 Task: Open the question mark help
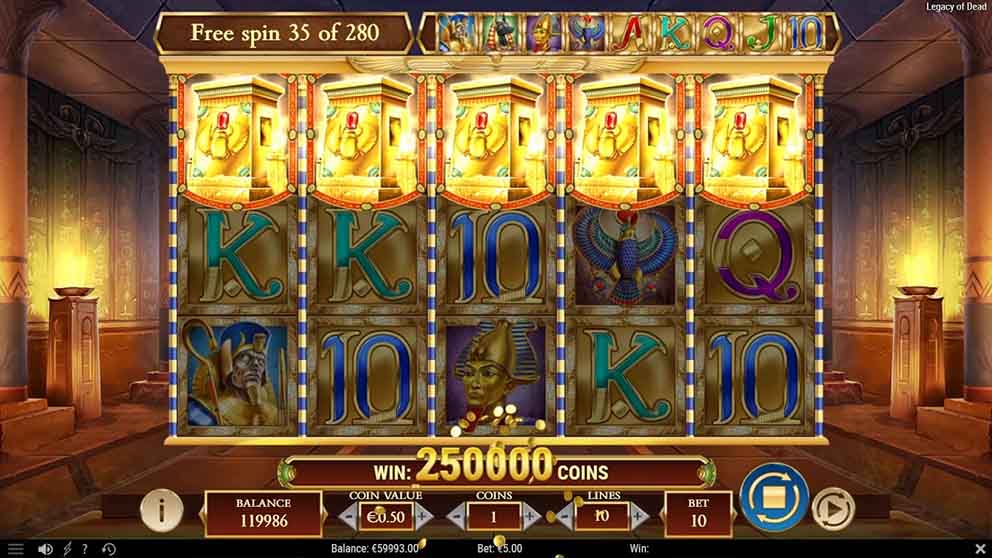(85, 549)
